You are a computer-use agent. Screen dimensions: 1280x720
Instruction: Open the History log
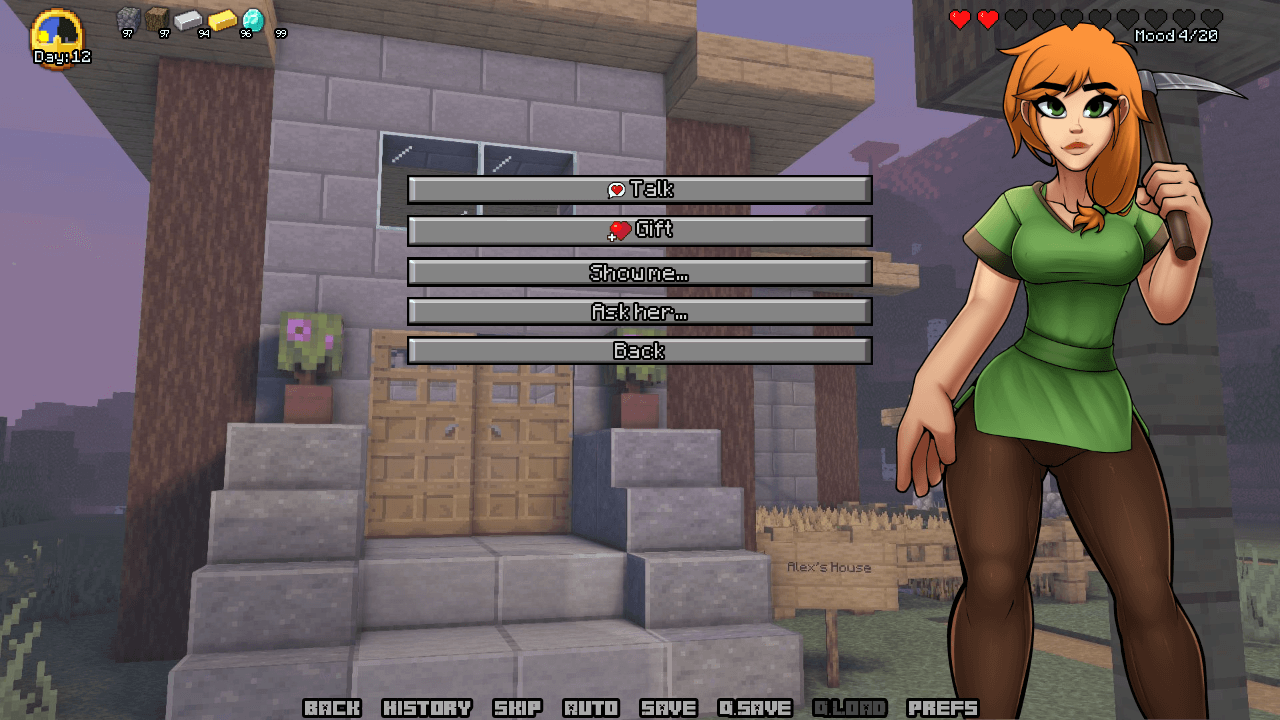(x=427, y=708)
